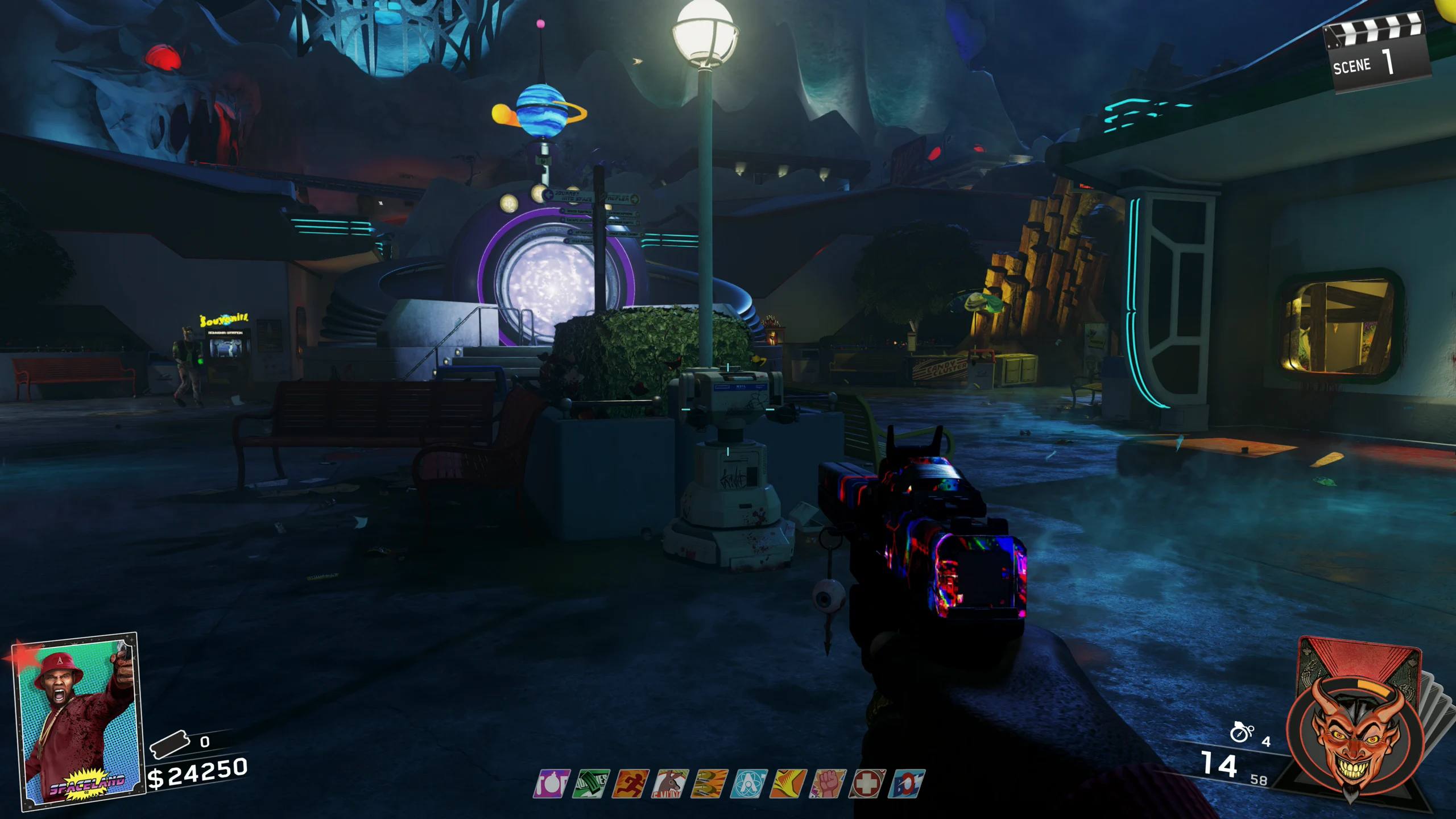This screenshot has width=1456, height=819.
Task: Click the Tuff 'Nuff red cross perk
Action: click(x=867, y=784)
